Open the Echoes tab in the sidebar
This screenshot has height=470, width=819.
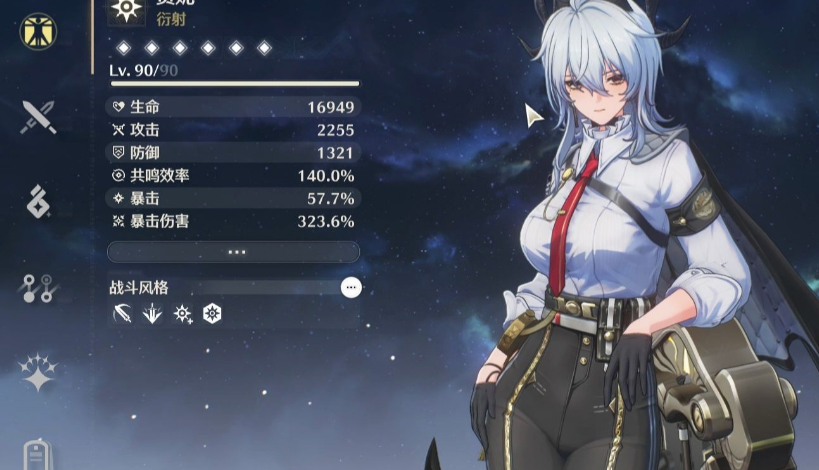(x=39, y=201)
